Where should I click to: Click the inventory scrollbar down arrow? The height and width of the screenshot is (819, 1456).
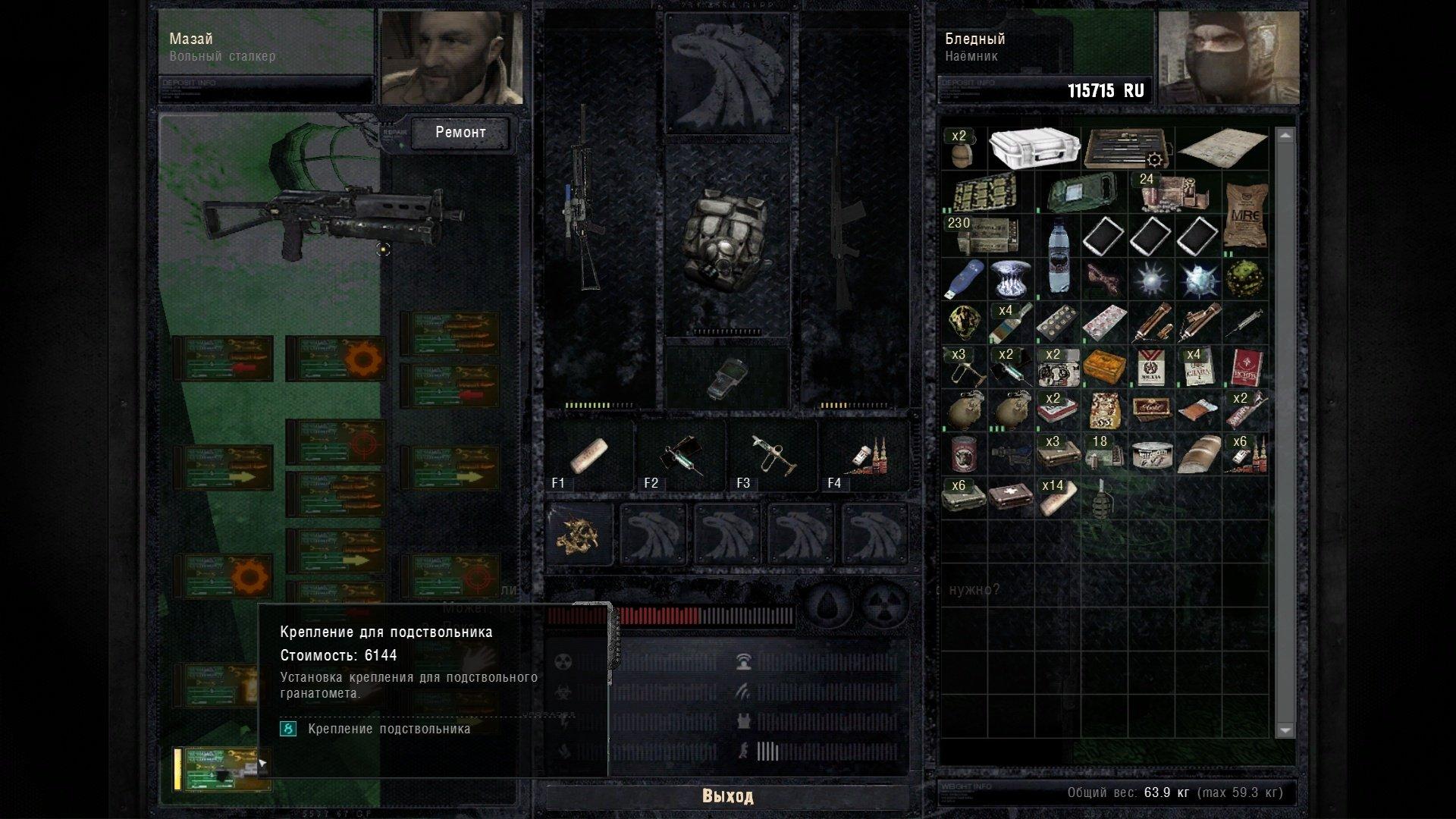point(1285,730)
